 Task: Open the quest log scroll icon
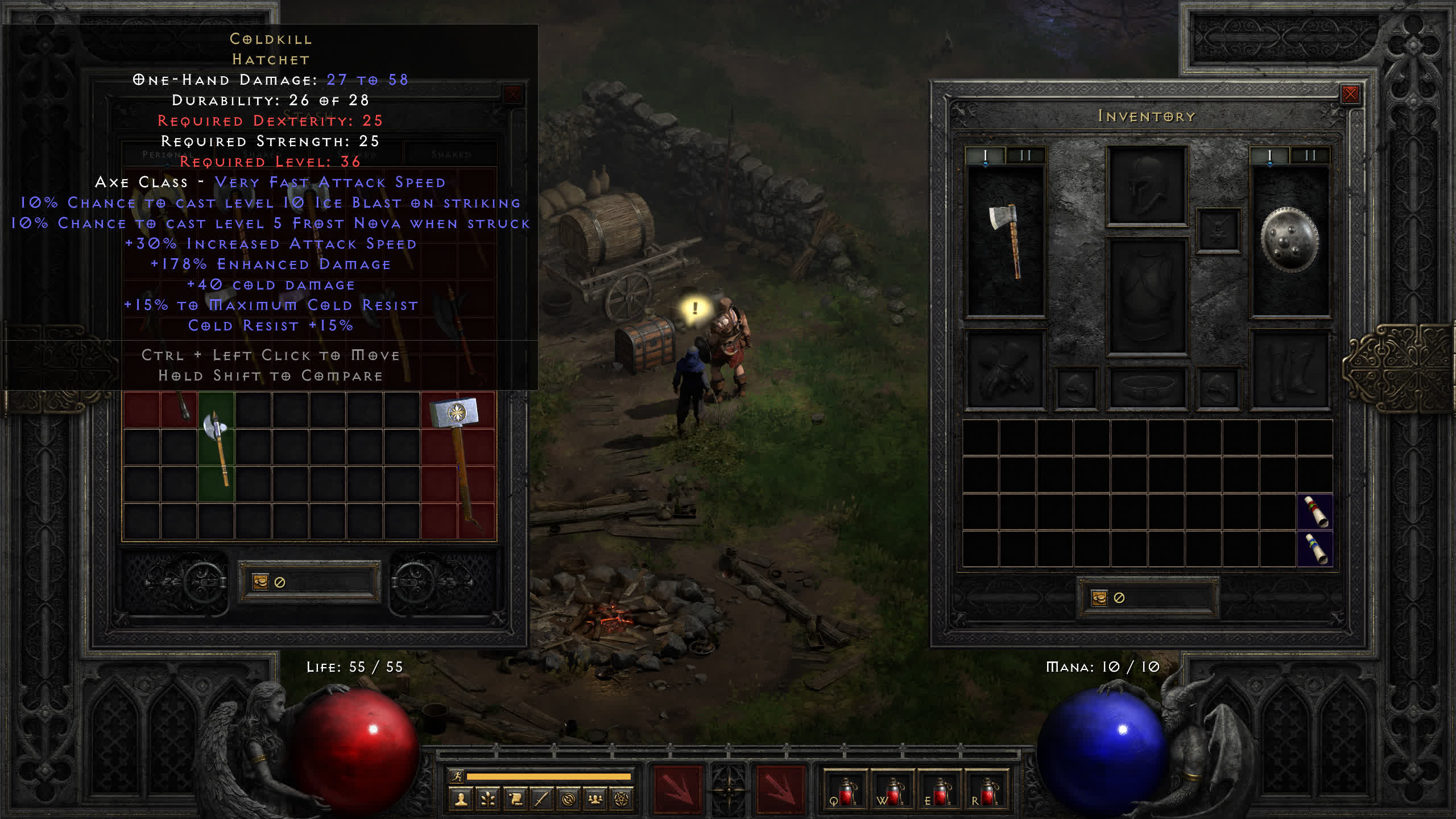click(x=515, y=800)
